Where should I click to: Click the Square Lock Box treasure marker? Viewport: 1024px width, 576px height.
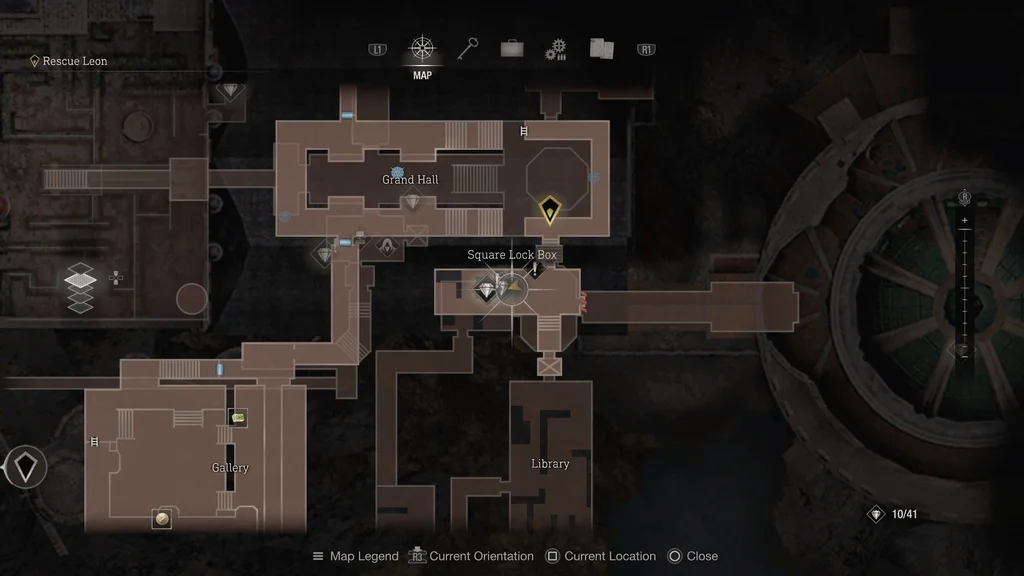[x=486, y=291]
